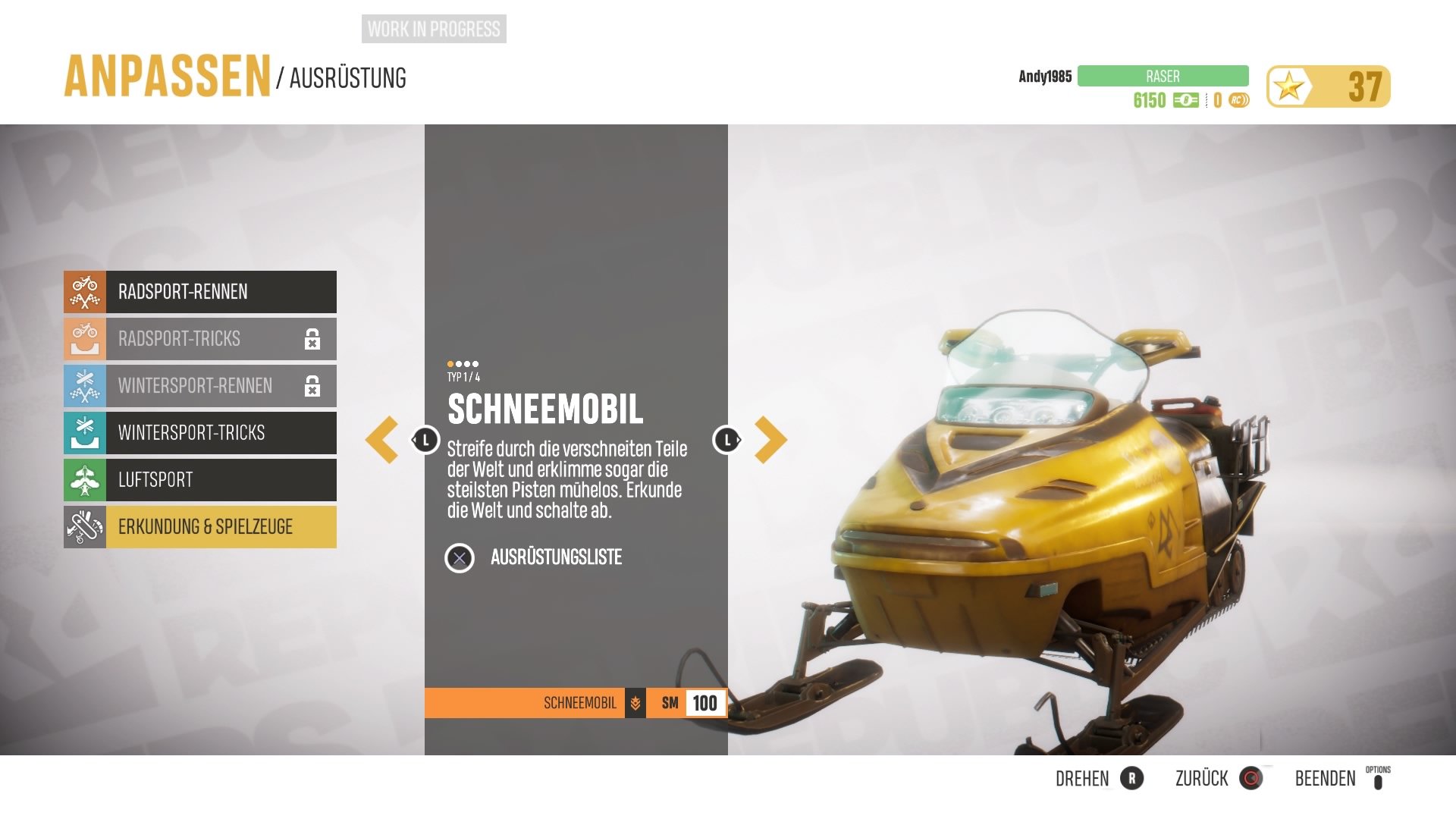This screenshot has height=819, width=1456.
Task: Open the Ausrüstungsliste equipment list
Action: click(x=554, y=557)
